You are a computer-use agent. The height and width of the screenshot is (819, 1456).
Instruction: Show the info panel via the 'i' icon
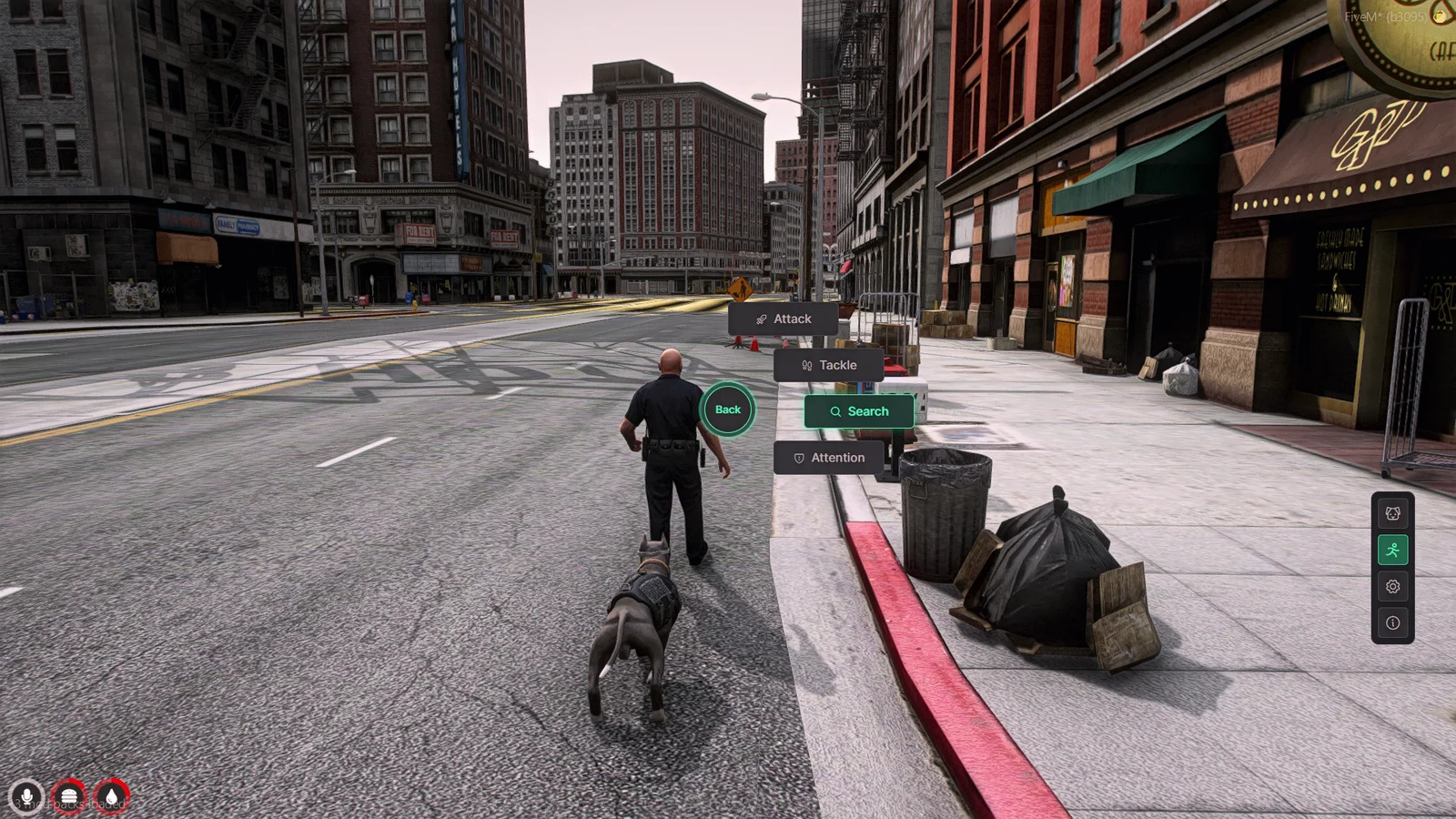coord(1392,623)
